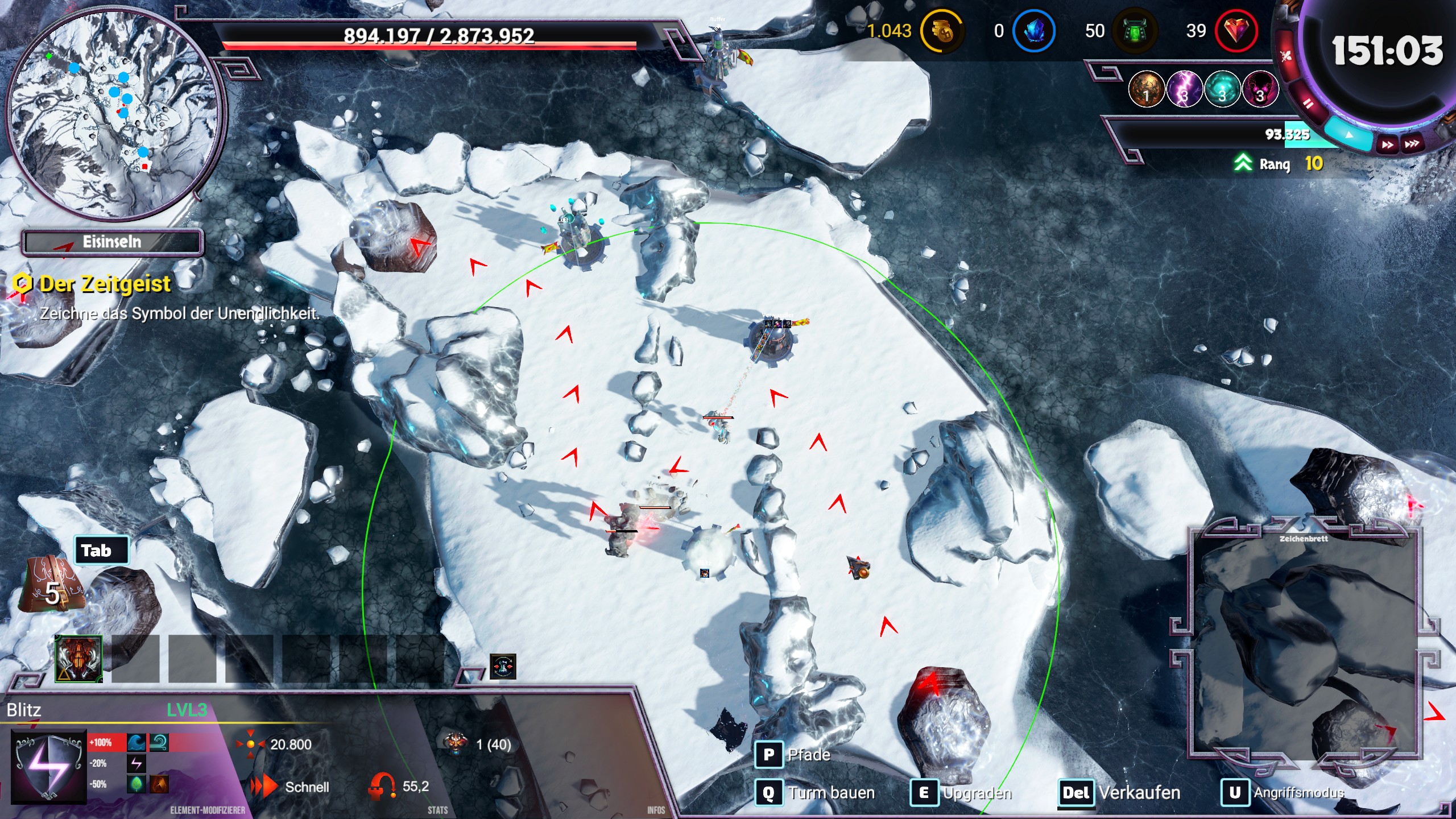Select the red beetle enemy wave slot
Viewport: 1456px width, 819px height.
tap(78, 659)
